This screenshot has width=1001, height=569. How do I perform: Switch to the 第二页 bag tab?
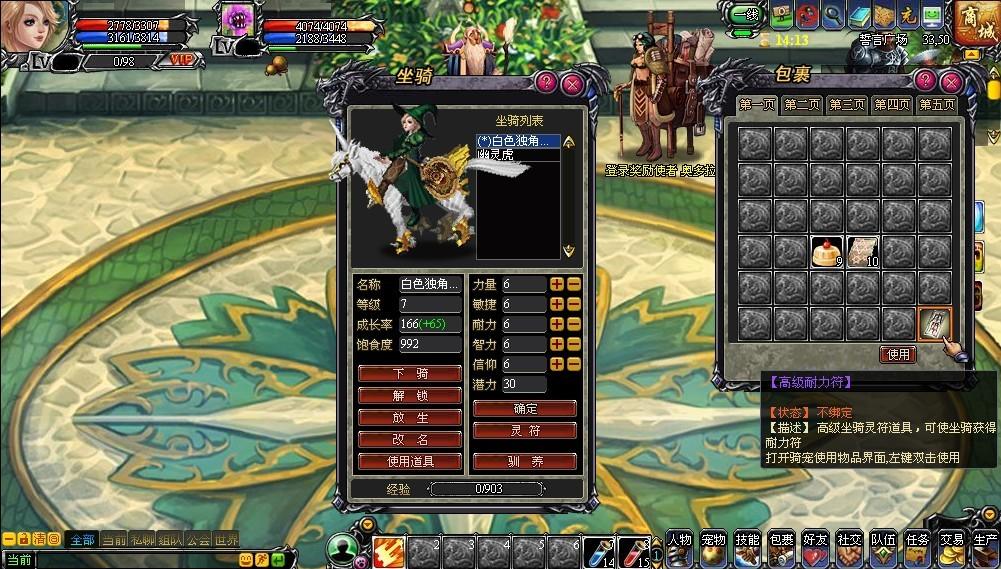pos(802,105)
